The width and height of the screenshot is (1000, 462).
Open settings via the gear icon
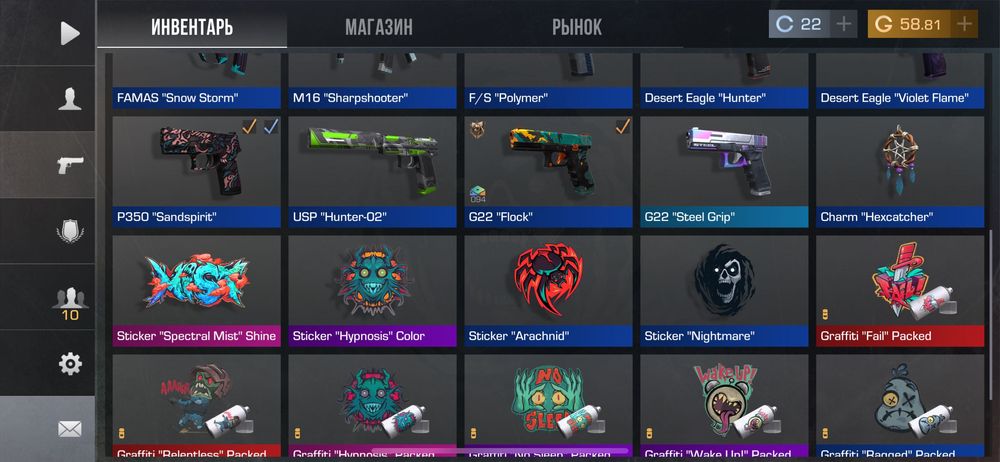coord(69,364)
